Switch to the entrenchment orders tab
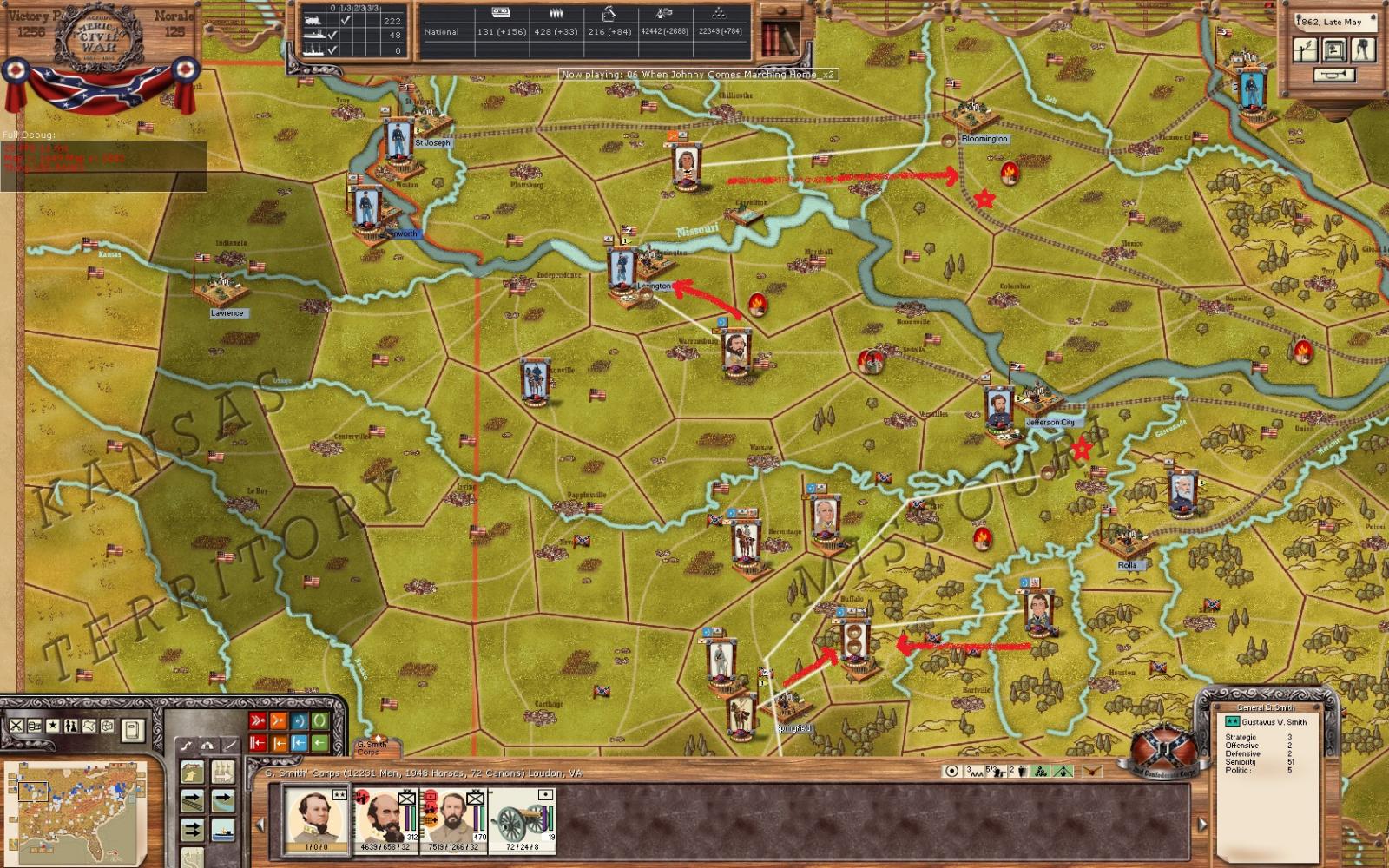Viewport: 1389px width, 868px height. [207, 746]
